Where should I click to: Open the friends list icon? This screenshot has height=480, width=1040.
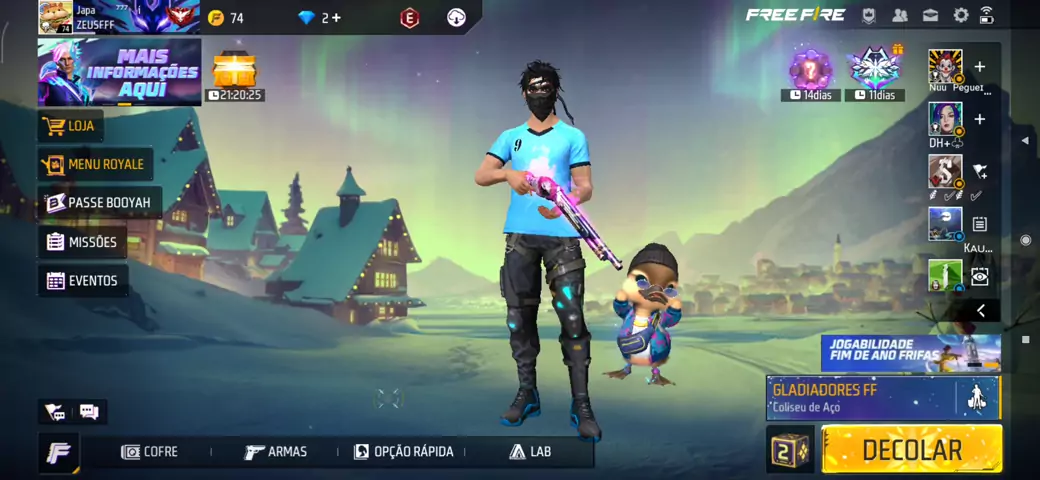tap(900, 15)
